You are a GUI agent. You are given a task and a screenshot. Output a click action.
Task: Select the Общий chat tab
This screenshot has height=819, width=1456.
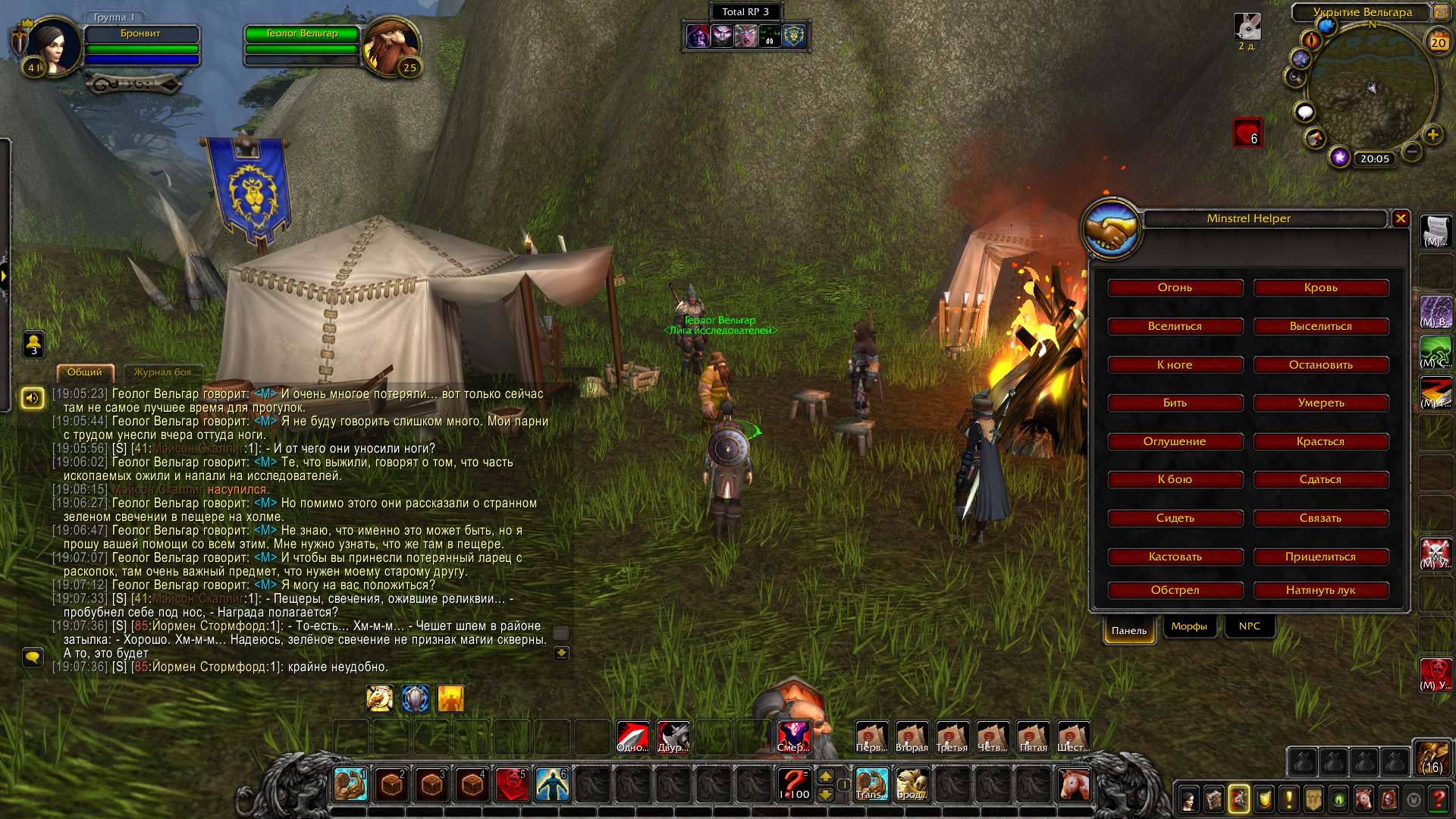tap(84, 372)
